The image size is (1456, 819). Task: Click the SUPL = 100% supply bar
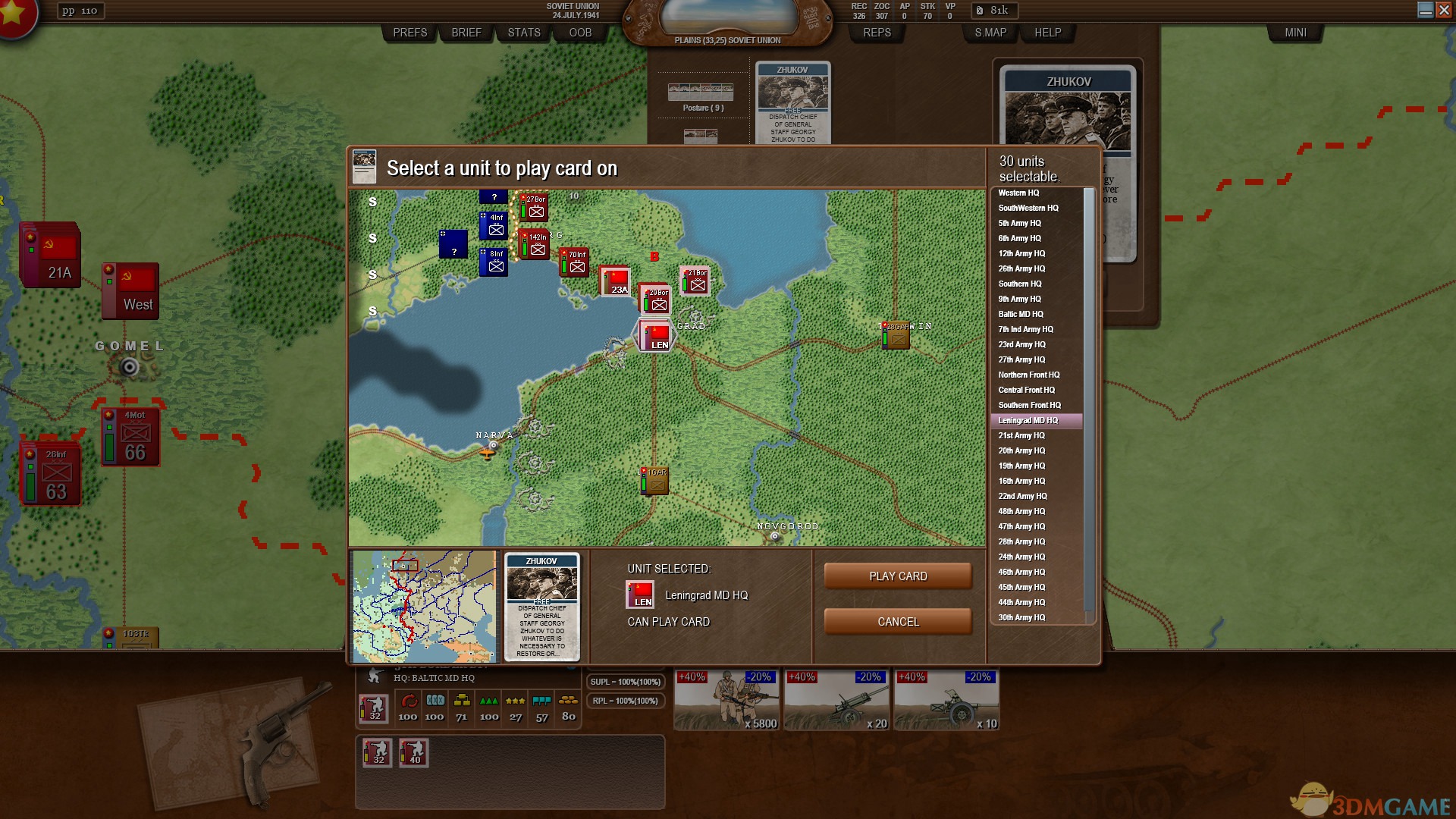[x=625, y=682]
